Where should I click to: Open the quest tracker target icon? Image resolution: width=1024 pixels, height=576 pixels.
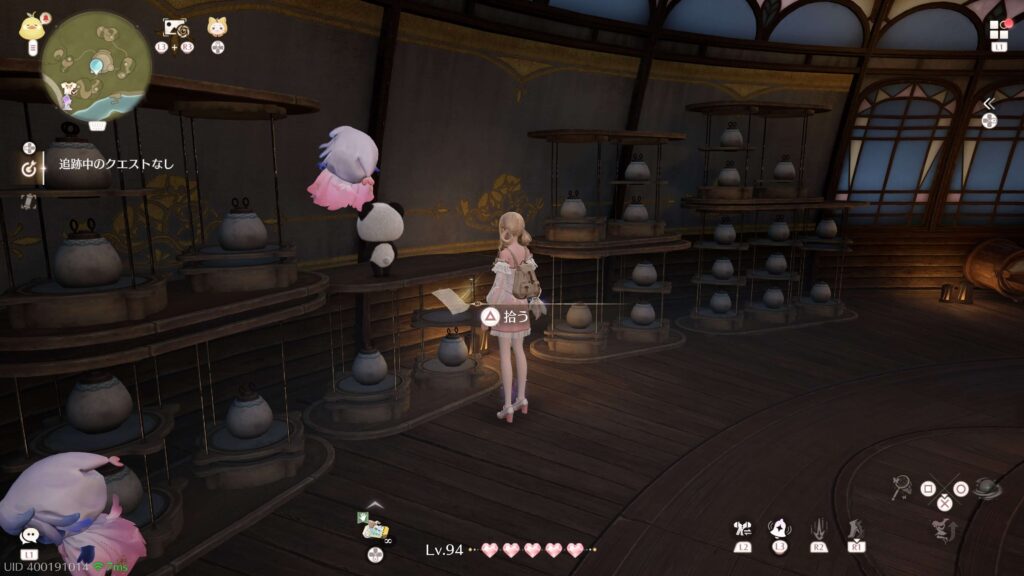tap(28, 169)
